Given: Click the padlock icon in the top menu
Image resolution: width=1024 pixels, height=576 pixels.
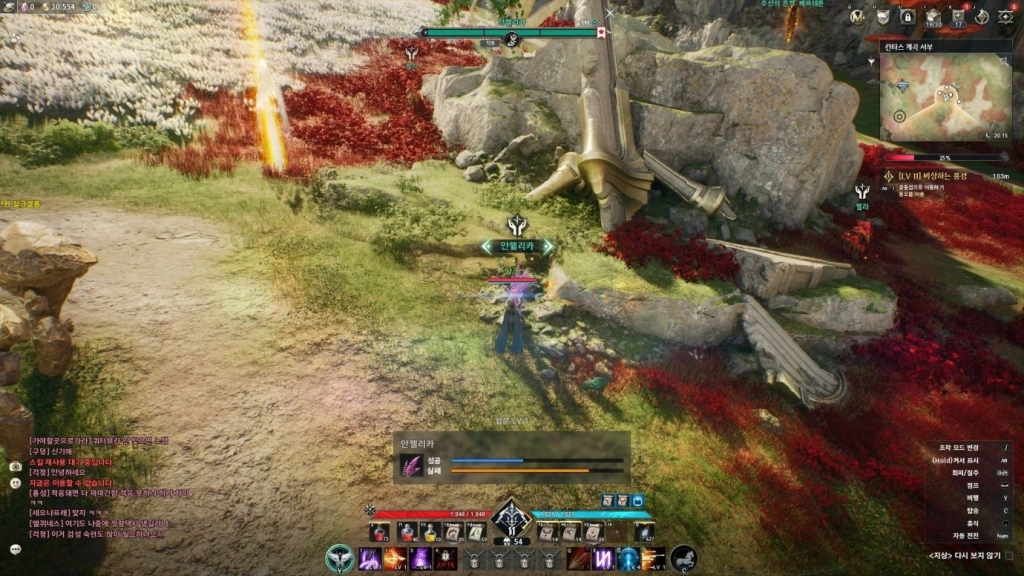Looking at the screenshot, I should [x=908, y=16].
